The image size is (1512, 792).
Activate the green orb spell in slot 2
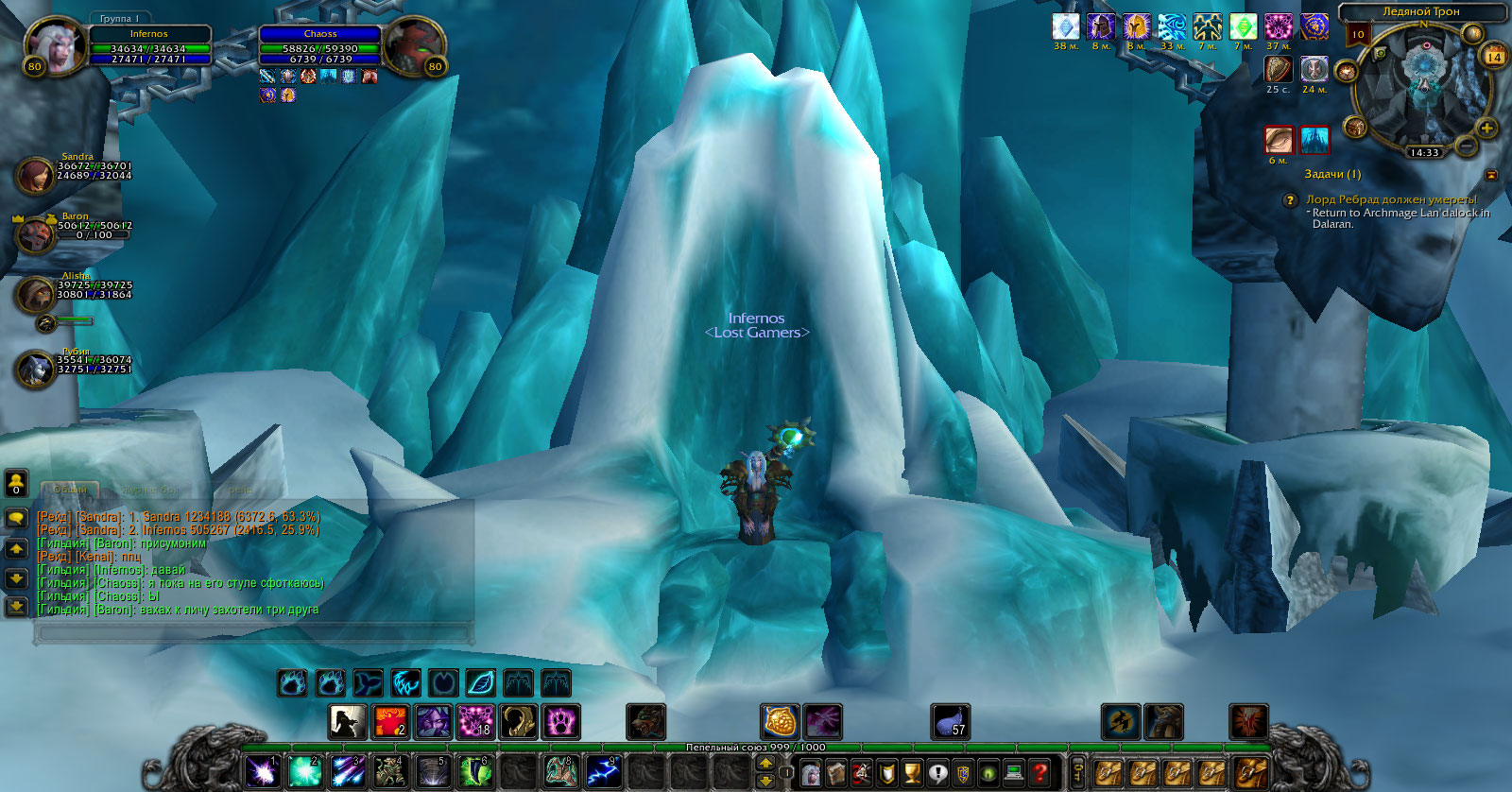pyautogui.click(x=304, y=772)
